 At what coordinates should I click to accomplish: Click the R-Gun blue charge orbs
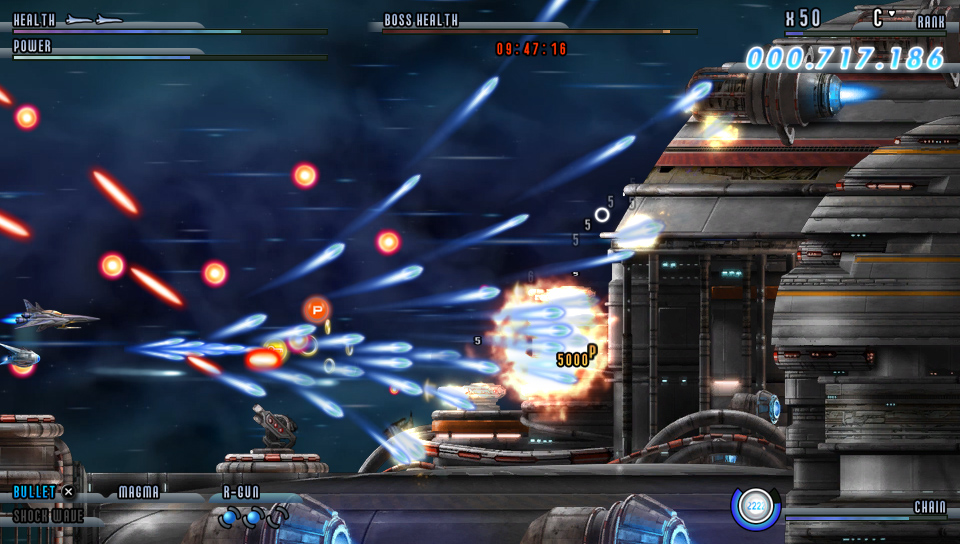[x=253, y=516]
